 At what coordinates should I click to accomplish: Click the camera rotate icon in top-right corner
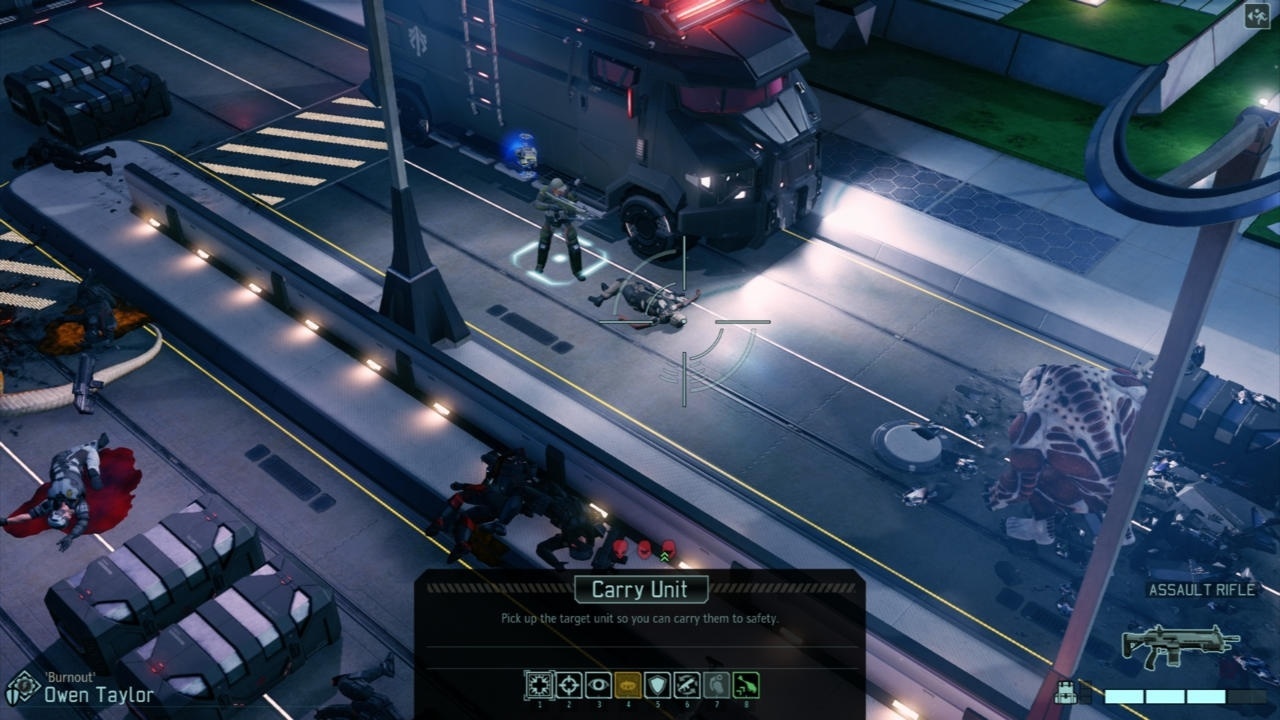[1258, 14]
